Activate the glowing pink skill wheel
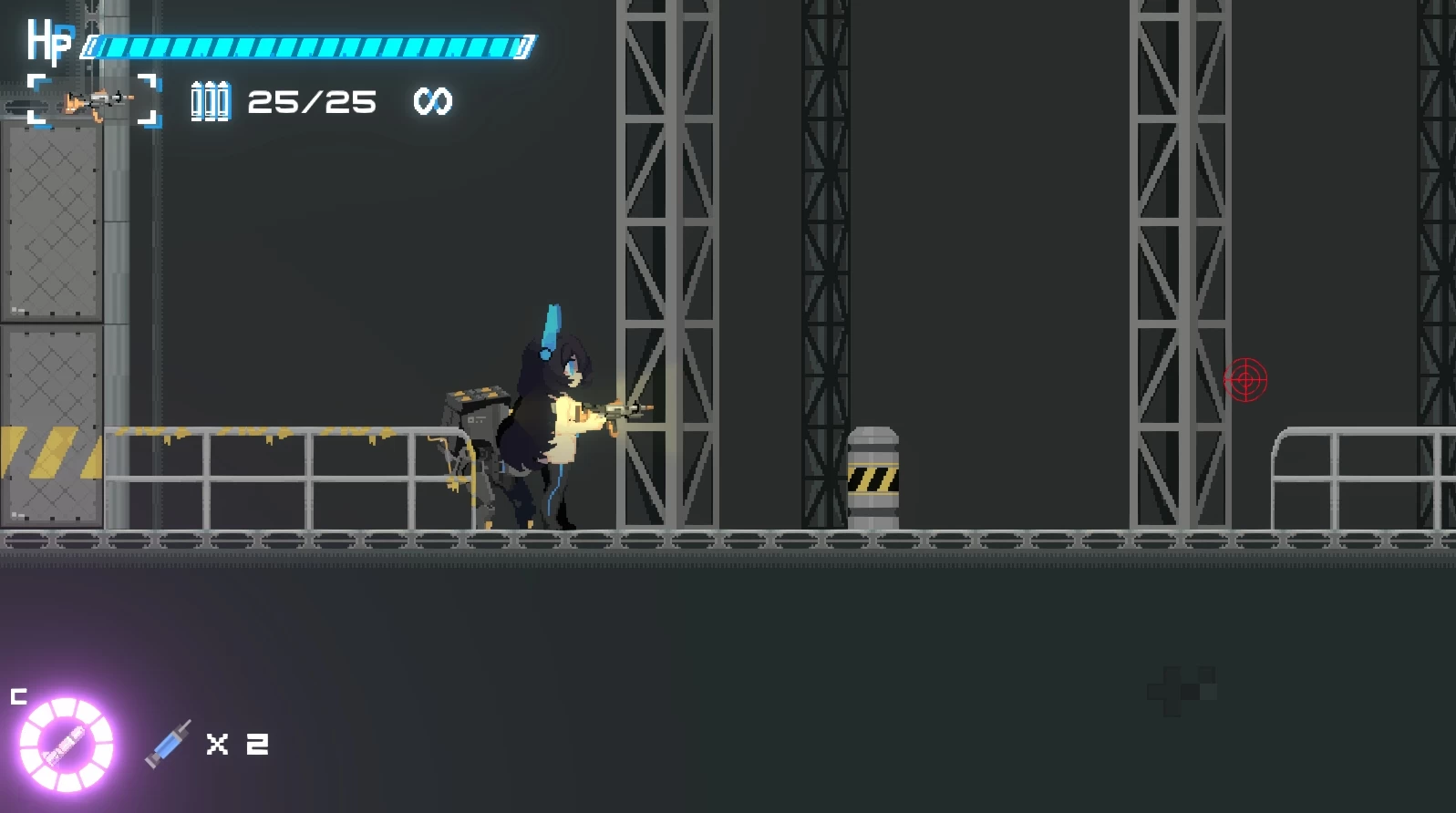Viewport: 1456px width, 813px height. click(x=67, y=744)
